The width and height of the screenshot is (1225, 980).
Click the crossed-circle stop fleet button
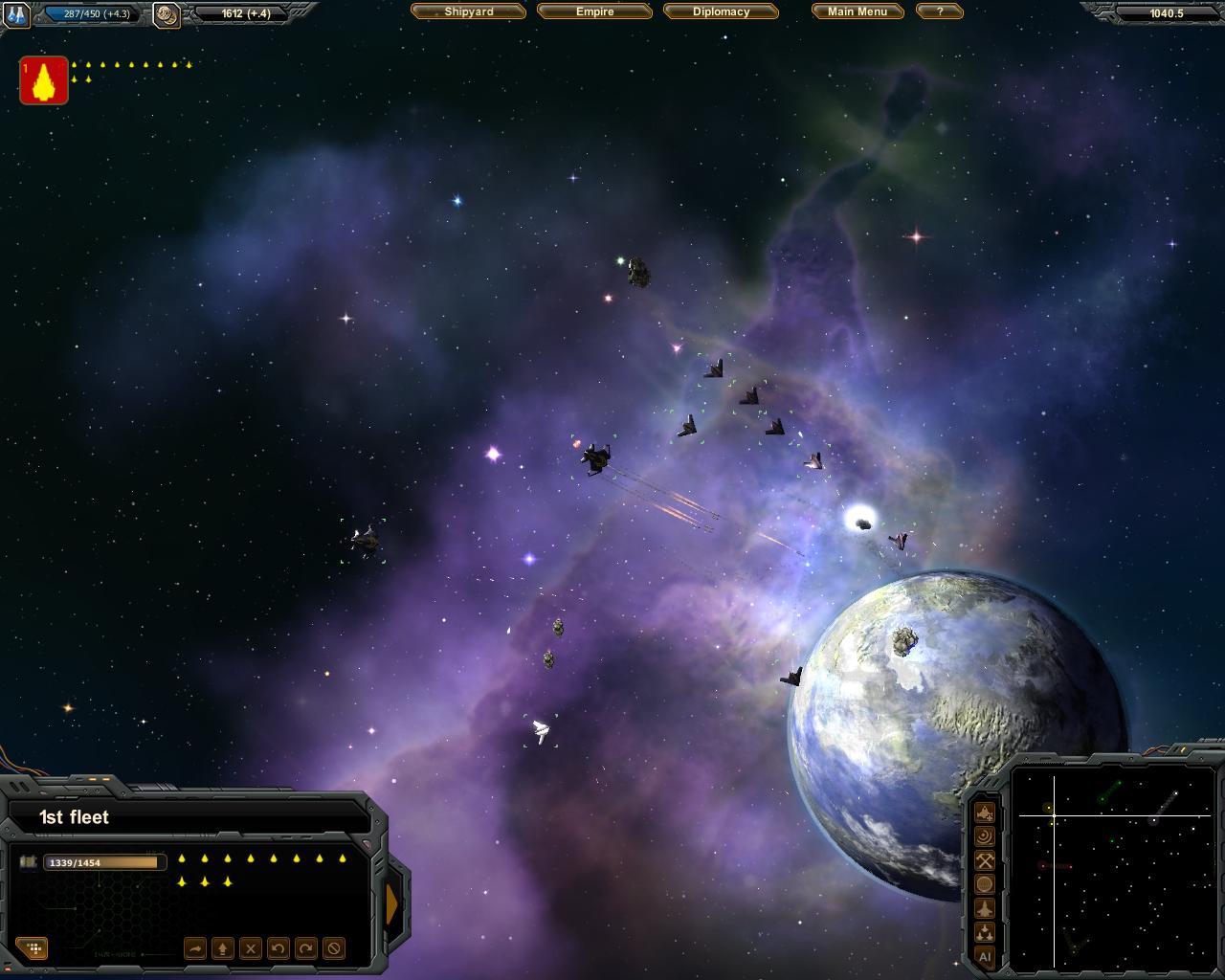point(333,948)
